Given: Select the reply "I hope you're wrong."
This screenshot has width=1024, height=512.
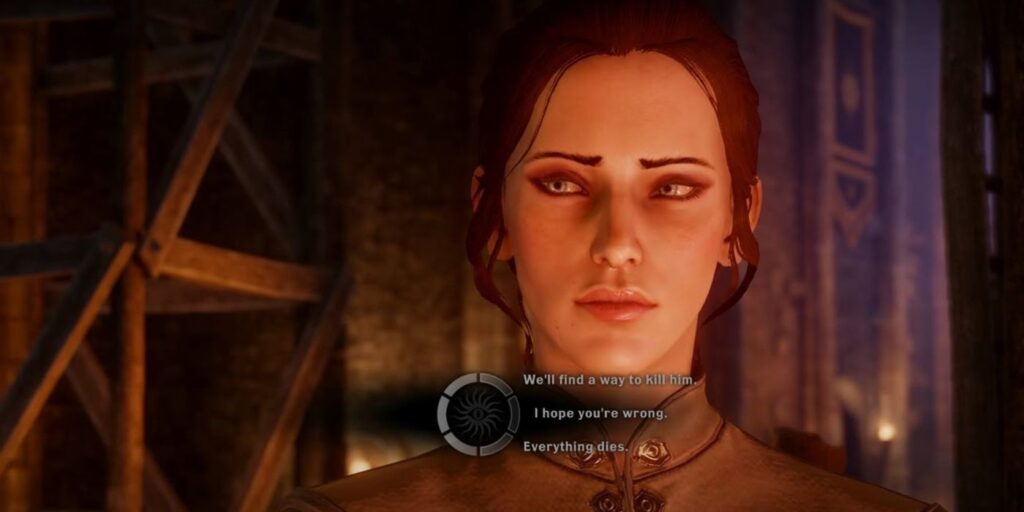Looking at the screenshot, I should point(598,413).
